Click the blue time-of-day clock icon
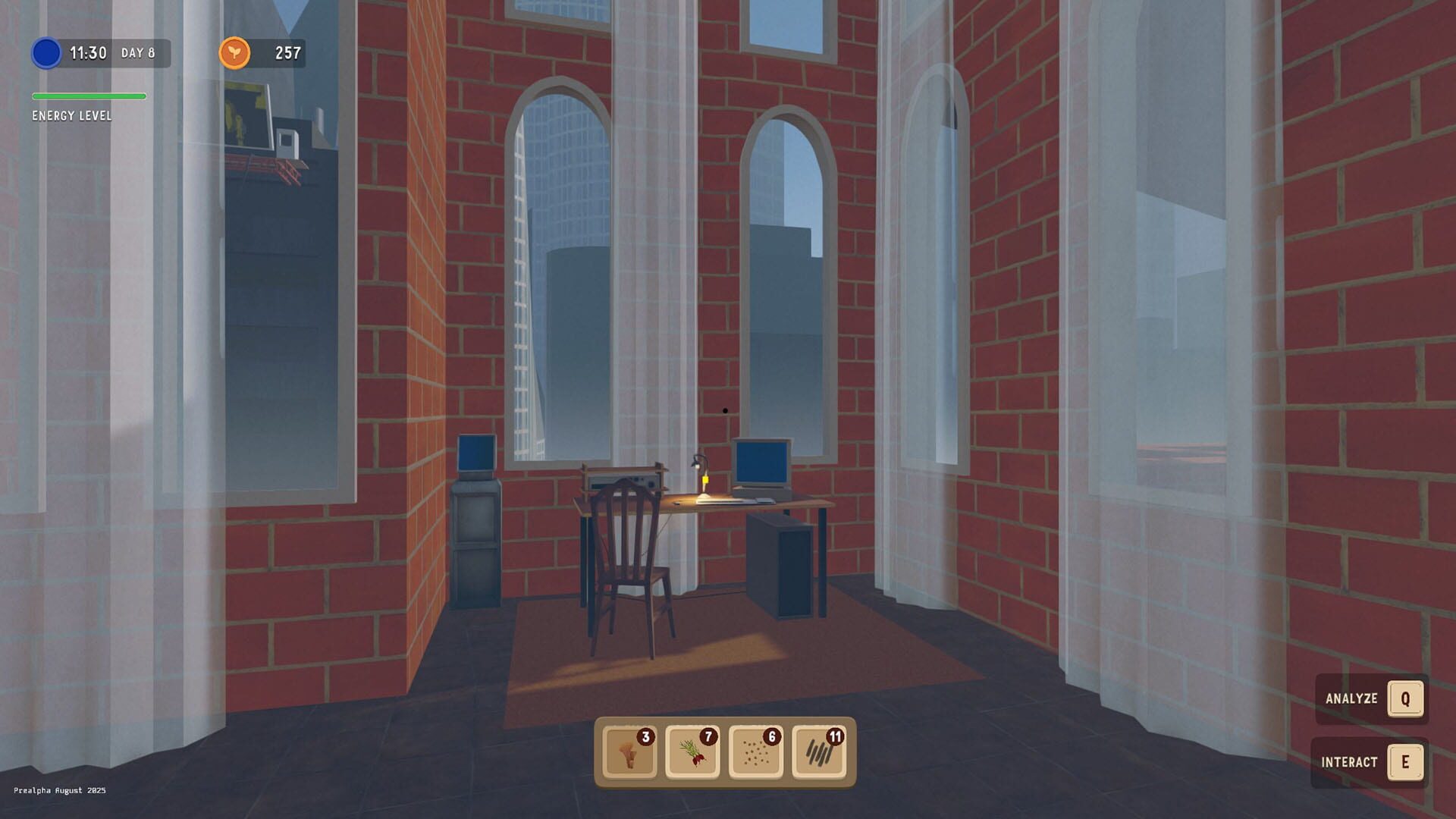1456x819 pixels. click(x=45, y=53)
